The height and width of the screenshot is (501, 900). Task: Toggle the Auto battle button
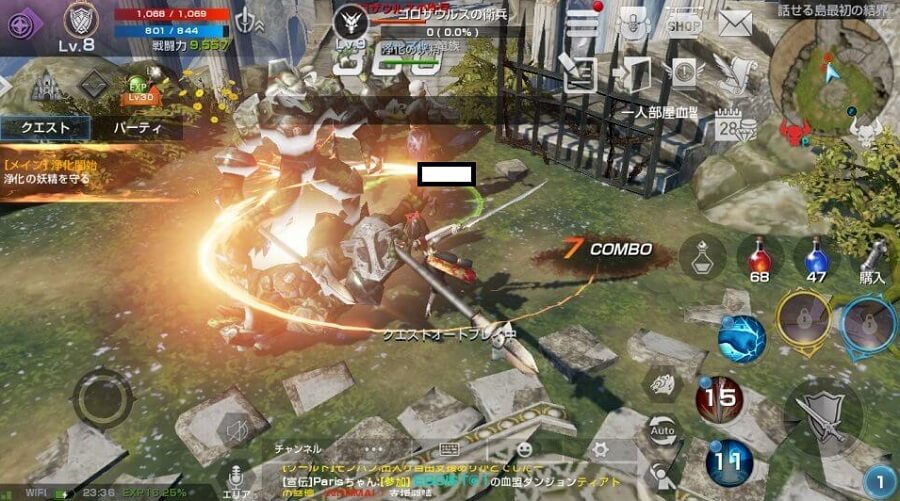click(x=661, y=431)
